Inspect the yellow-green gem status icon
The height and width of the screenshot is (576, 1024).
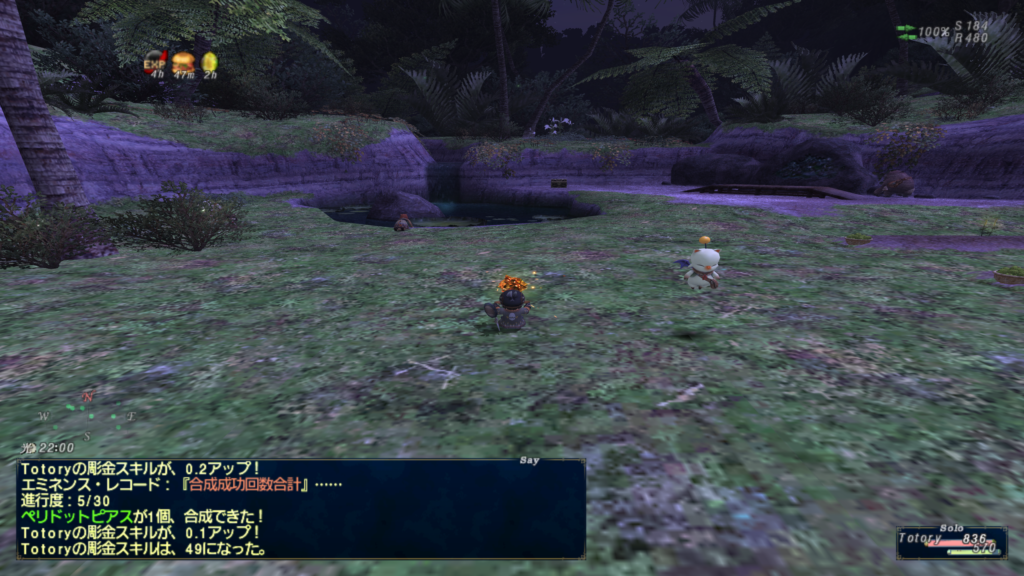point(209,62)
